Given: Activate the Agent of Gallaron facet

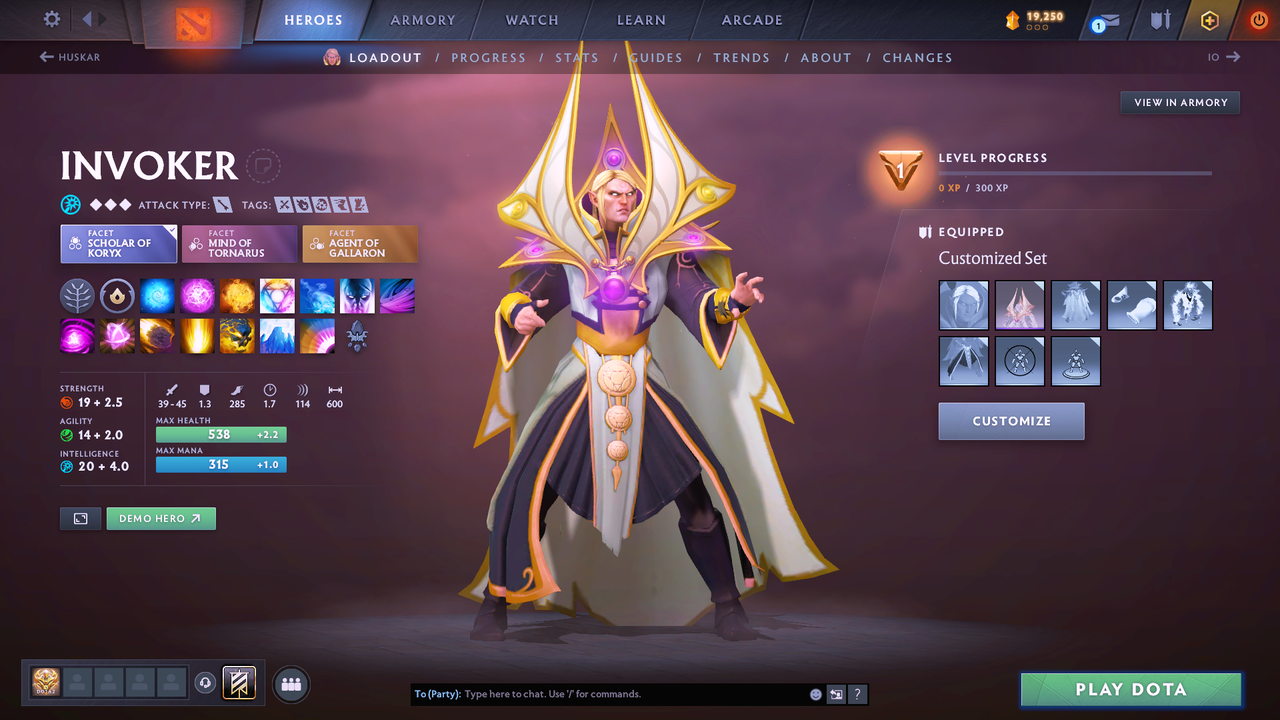Looking at the screenshot, I should pyautogui.click(x=360, y=243).
